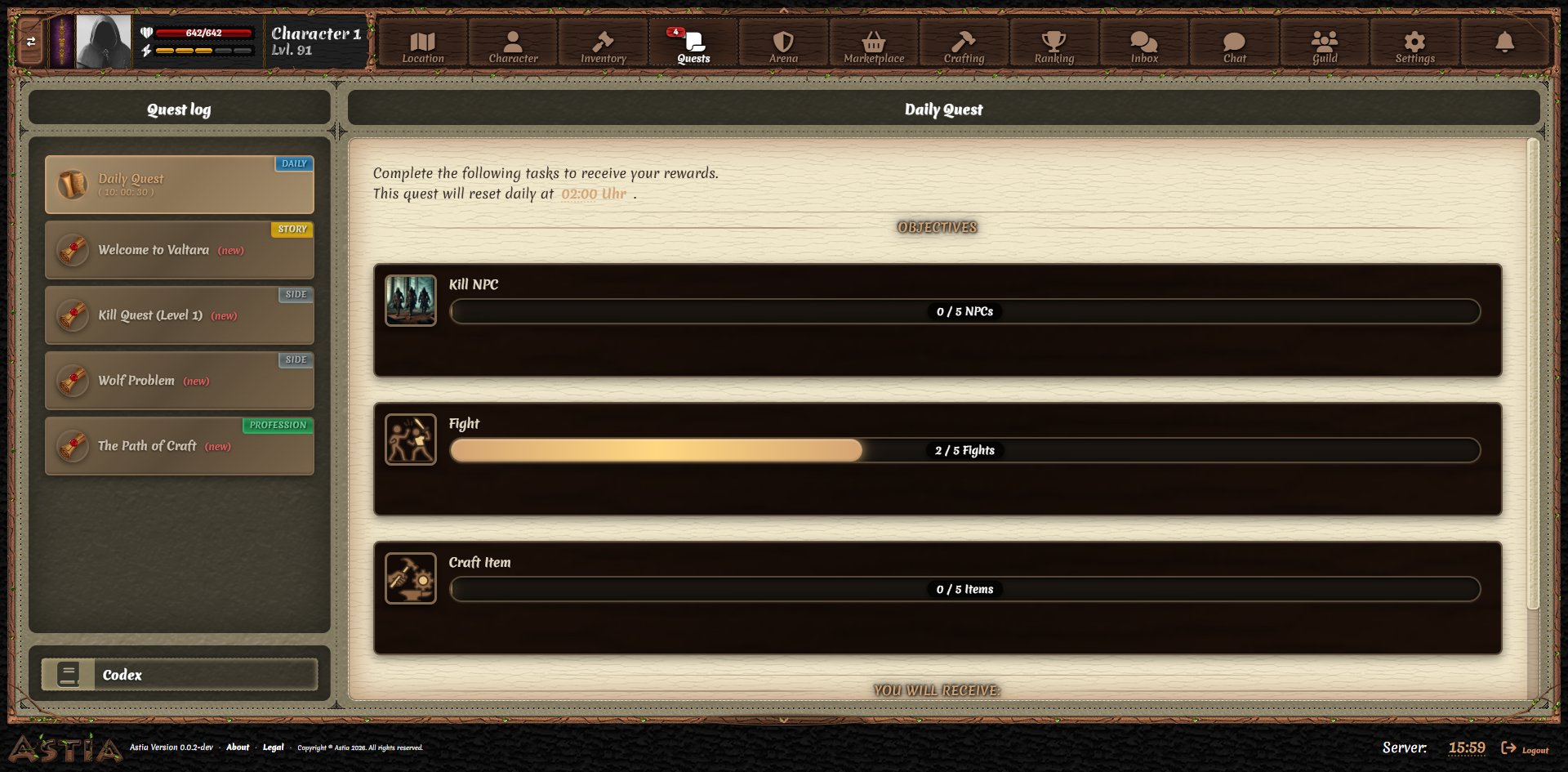Image resolution: width=1568 pixels, height=772 pixels.
Task: Select the Character 1 avatar portrait
Action: pyautogui.click(x=101, y=41)
